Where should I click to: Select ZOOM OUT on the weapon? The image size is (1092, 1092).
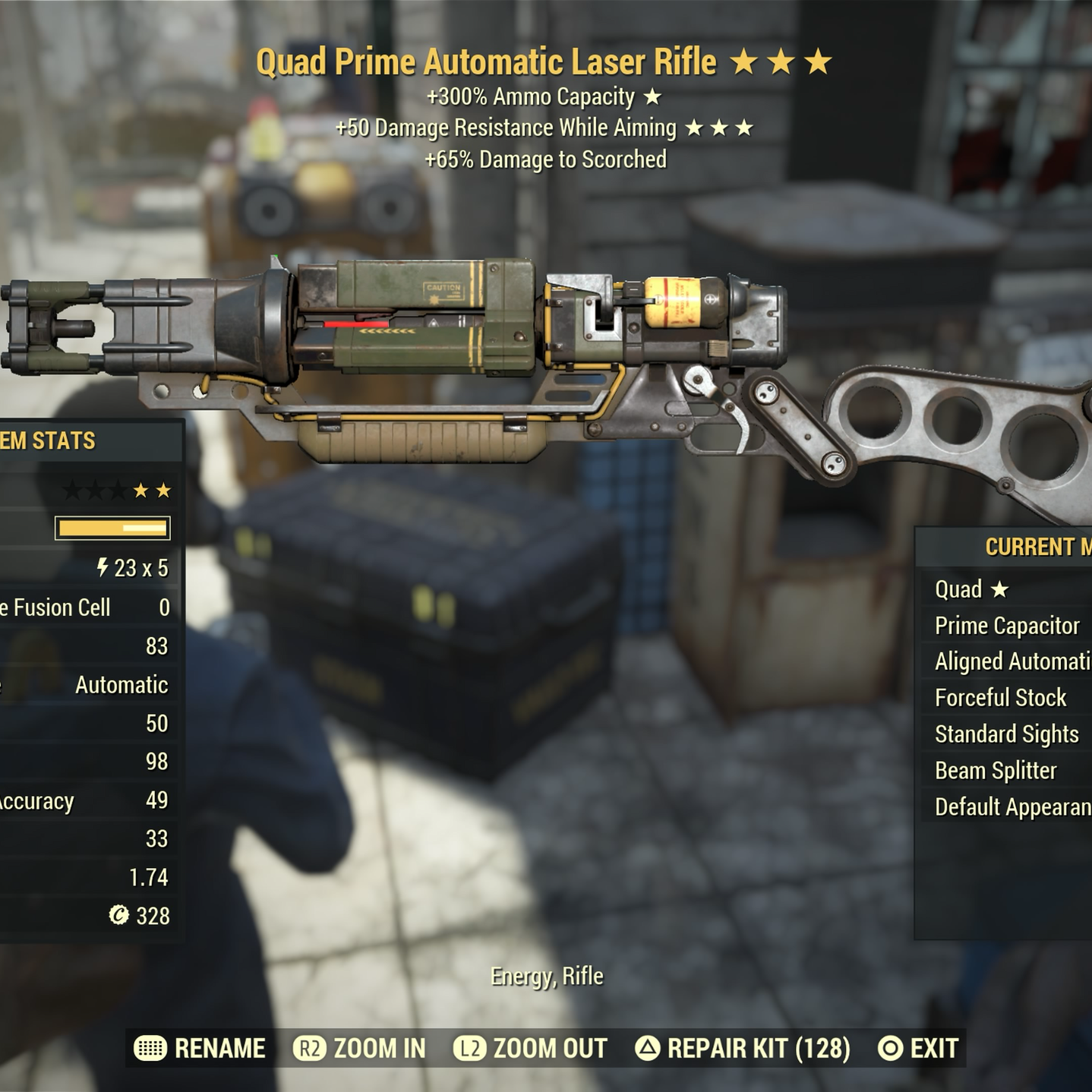(531, 1049)
